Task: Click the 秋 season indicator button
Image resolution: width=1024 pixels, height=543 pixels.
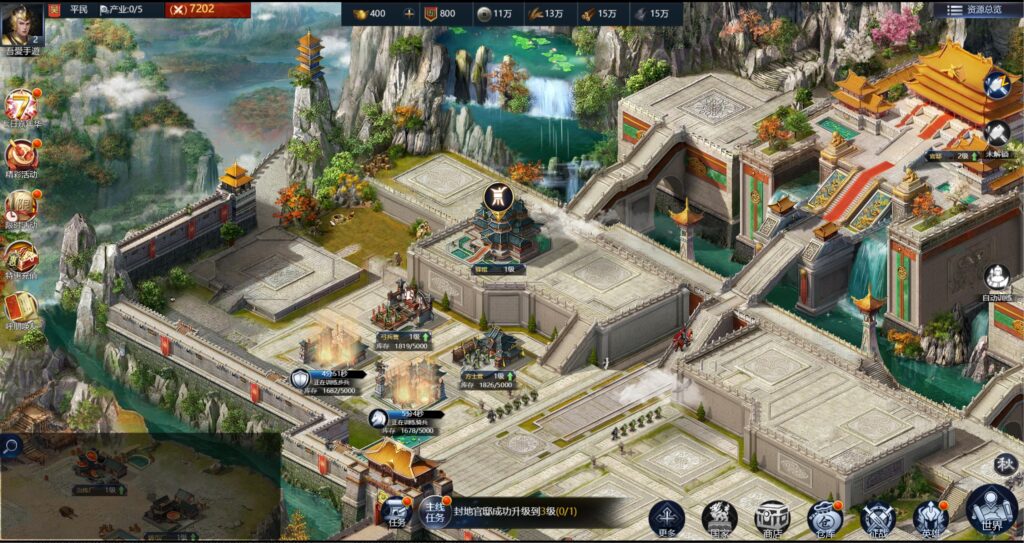Action: [1006, 464]
